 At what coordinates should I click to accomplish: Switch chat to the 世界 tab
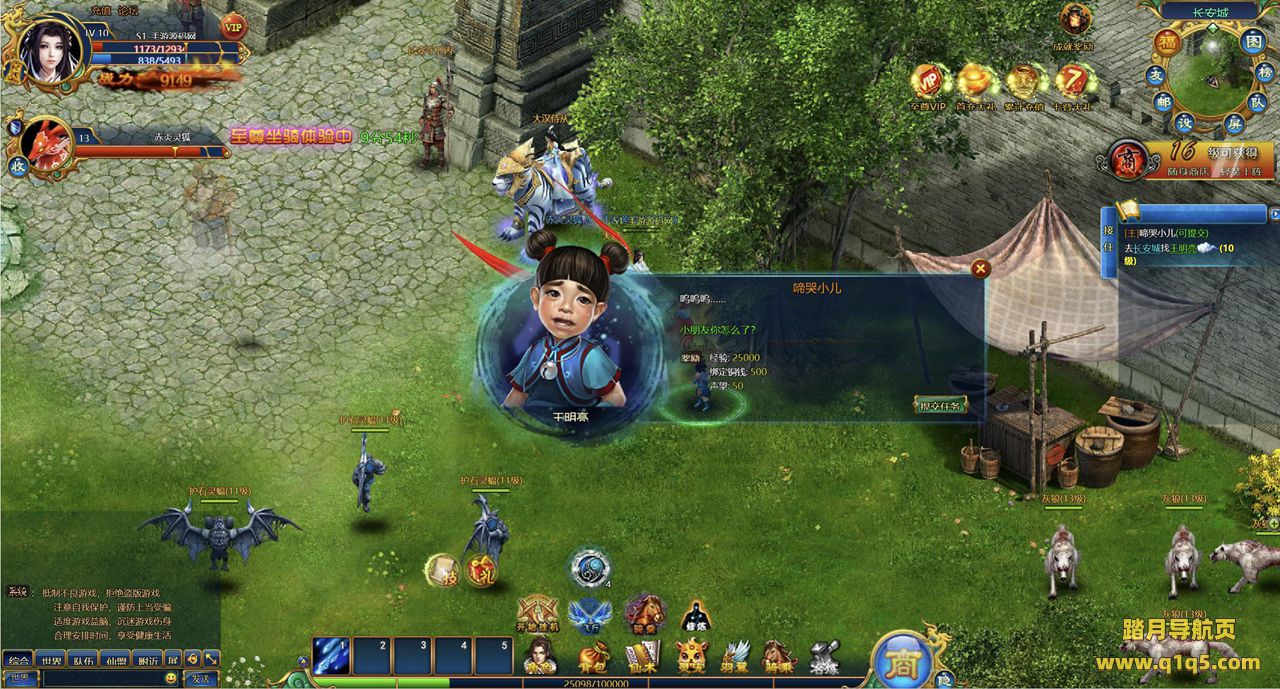click(x=50, y=660)
